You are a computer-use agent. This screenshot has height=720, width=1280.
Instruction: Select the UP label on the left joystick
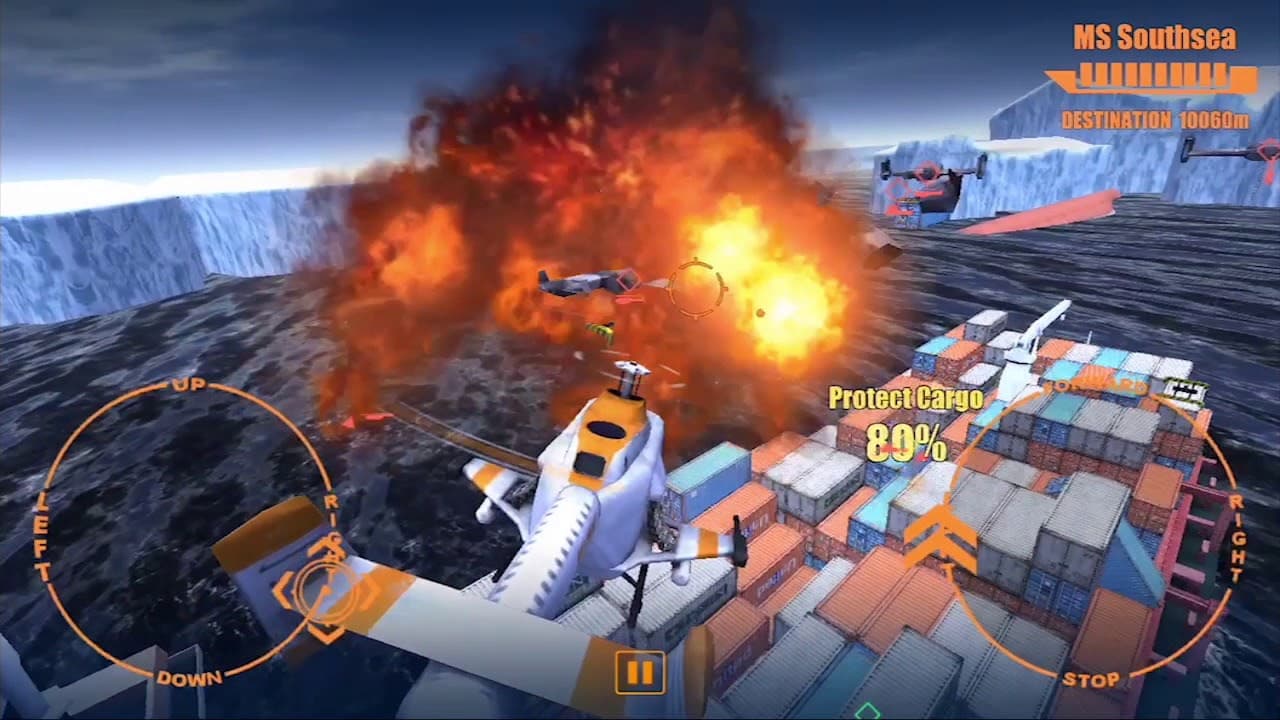coord(185,384)
